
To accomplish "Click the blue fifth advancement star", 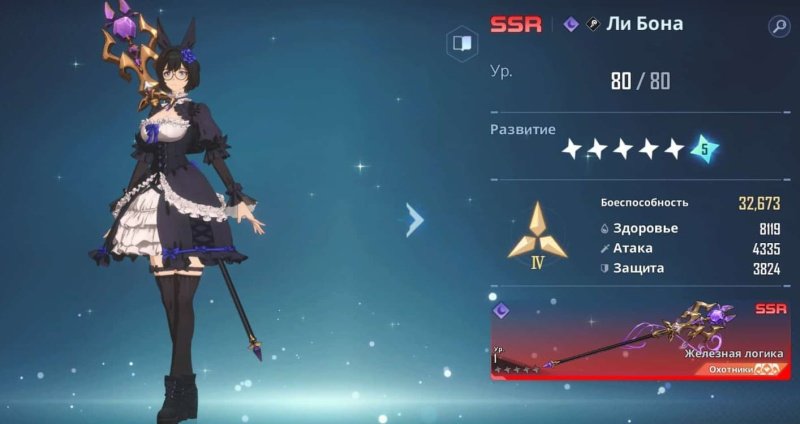I will (x=704, y=149).
